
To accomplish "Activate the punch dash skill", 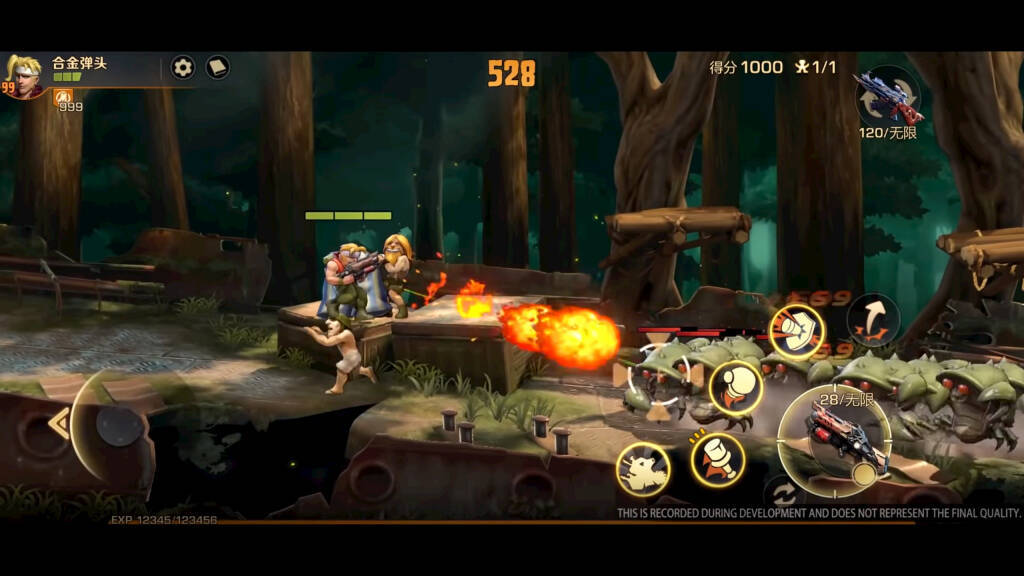I will (x=796, y=331).
